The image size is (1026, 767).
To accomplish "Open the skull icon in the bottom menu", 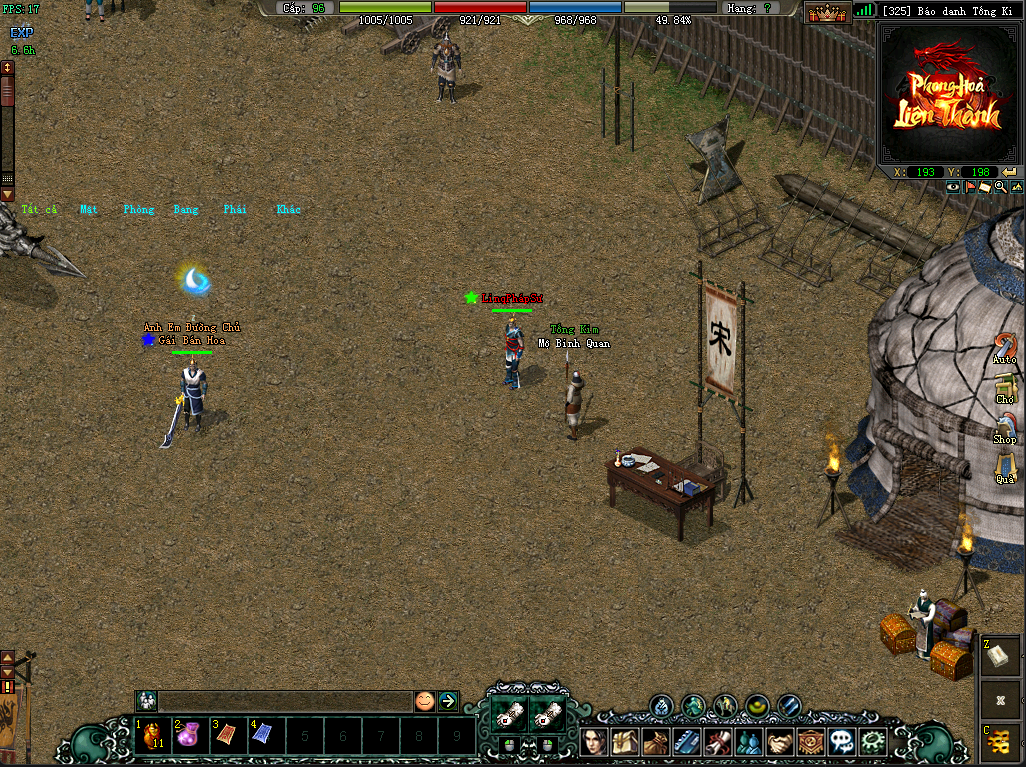I will [x=843, y=742].
